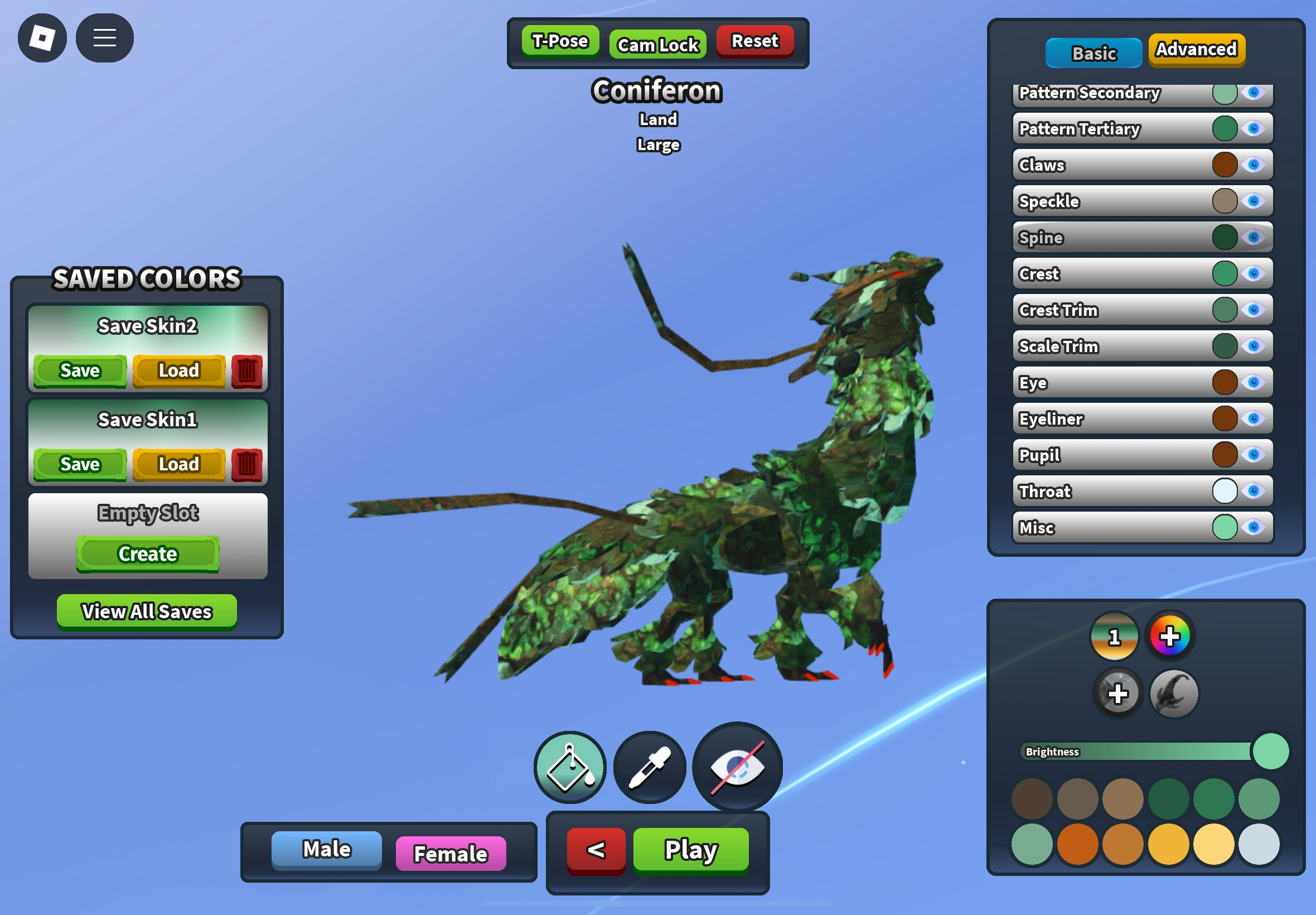The height and width of the screenshot is (915, 1316).
Task: Select the paint bucket fill tool
Action: [569, 767]
